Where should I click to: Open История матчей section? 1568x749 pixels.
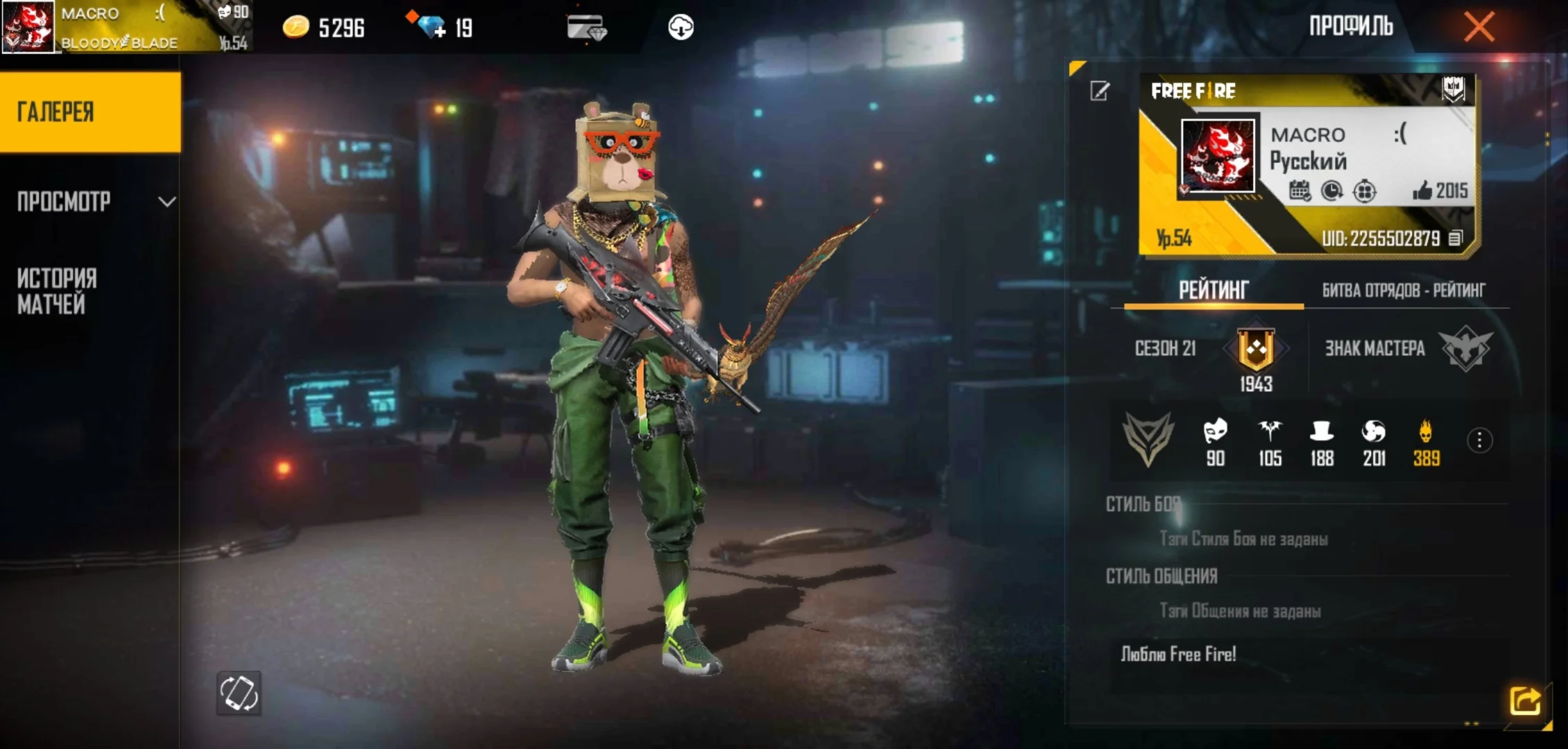(57, 291)
